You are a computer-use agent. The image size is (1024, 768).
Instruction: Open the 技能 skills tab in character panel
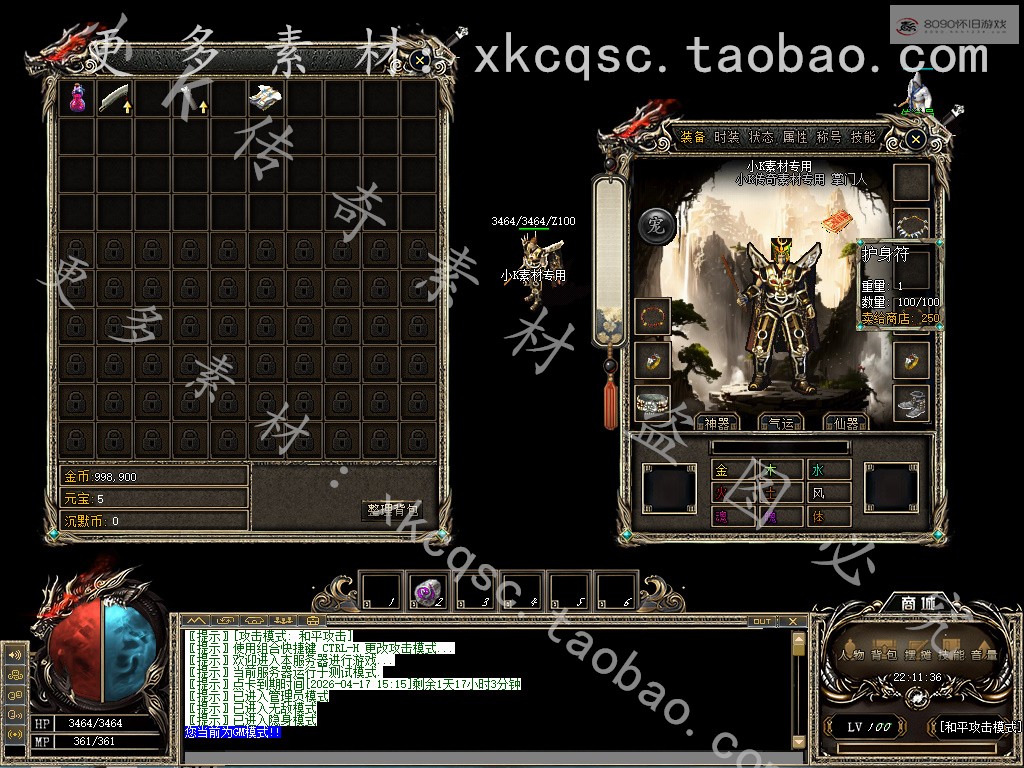pos(863,138)
